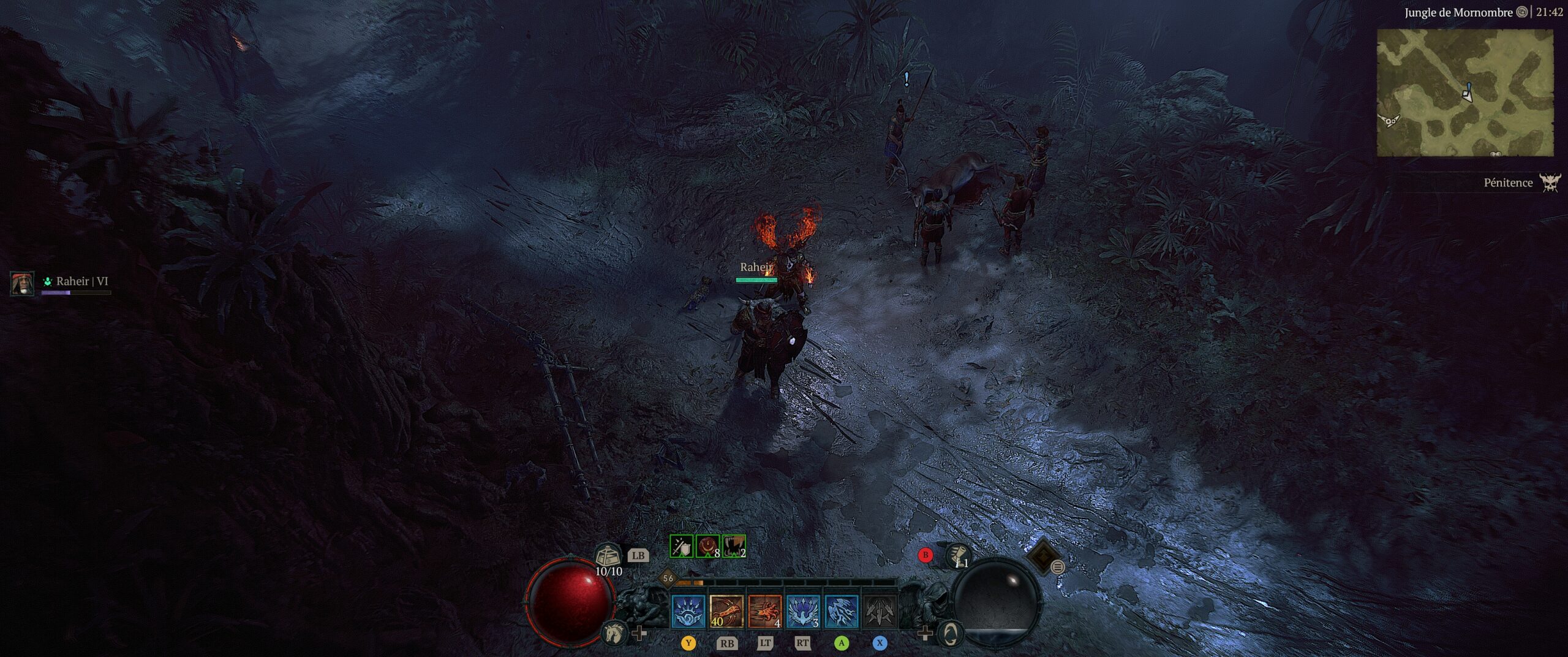Viewport: 1568px width, 657px height.
Task: Inspect the fanged jaws buff with 2 stacks
Action: (x=734, y=546)
